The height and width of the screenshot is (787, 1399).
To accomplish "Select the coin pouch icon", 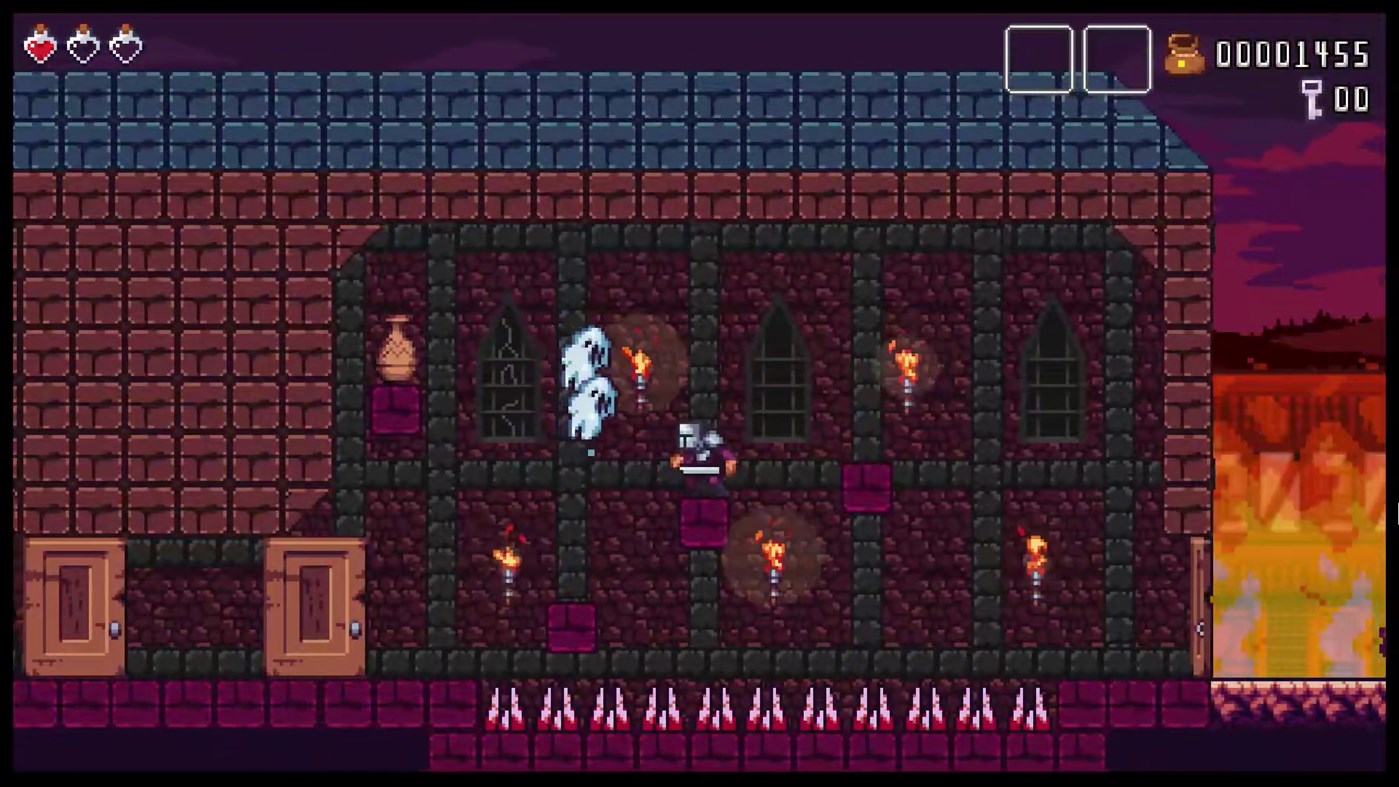I will [1184, 57].
